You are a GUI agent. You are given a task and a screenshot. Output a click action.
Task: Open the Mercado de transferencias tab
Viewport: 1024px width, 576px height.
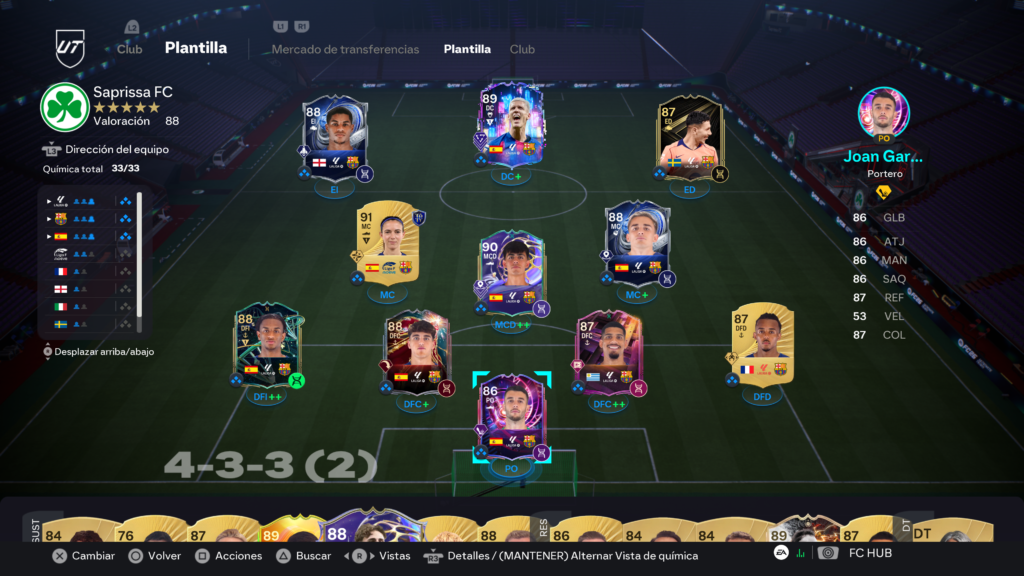coord(345,49)
